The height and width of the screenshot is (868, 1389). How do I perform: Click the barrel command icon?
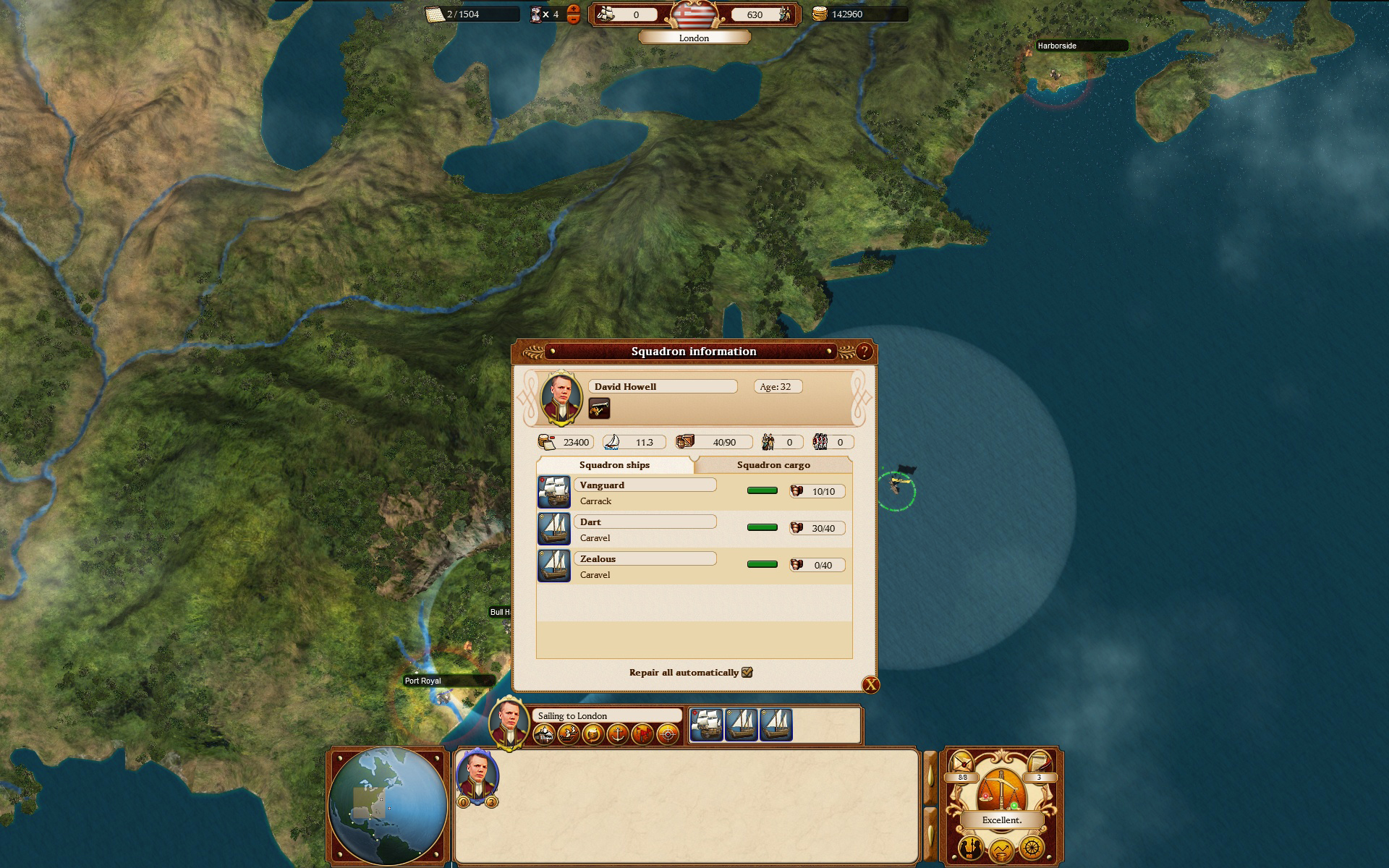pos(593,735)
